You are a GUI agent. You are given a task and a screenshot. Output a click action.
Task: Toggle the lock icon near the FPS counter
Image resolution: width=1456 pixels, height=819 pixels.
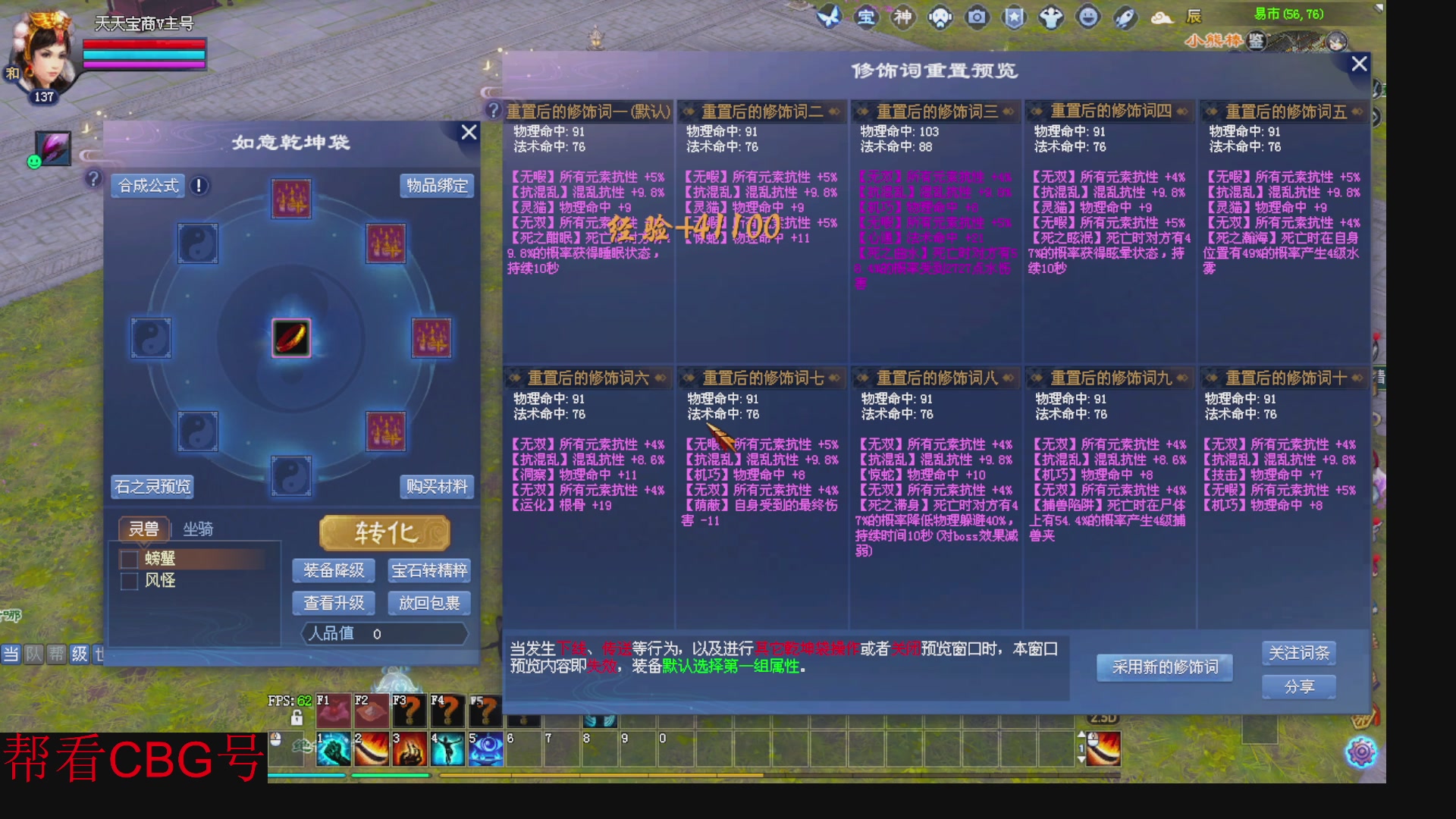pyautogui.click(x=295, y=719)
